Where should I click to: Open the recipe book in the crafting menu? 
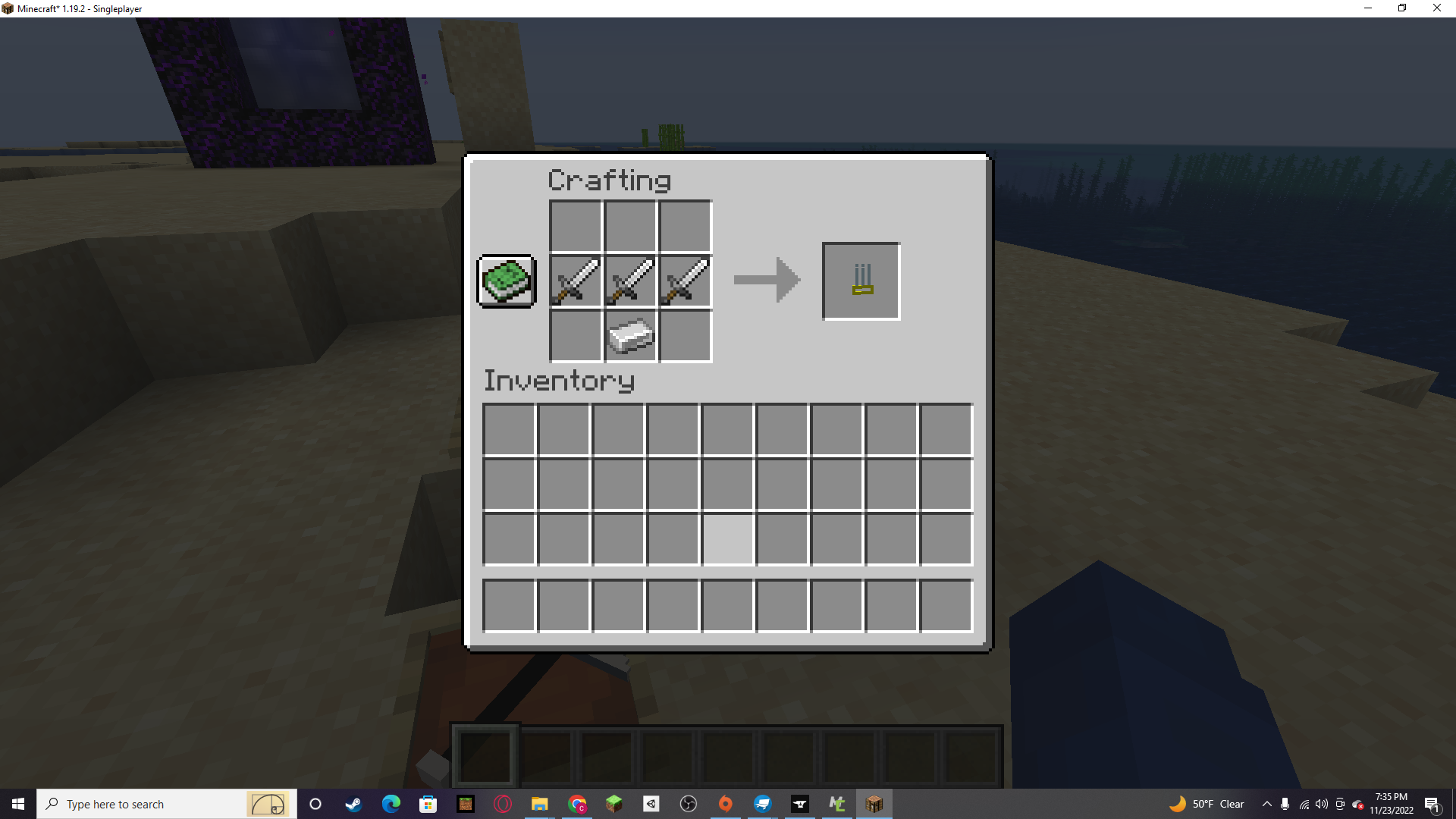[x=505, y=281]
